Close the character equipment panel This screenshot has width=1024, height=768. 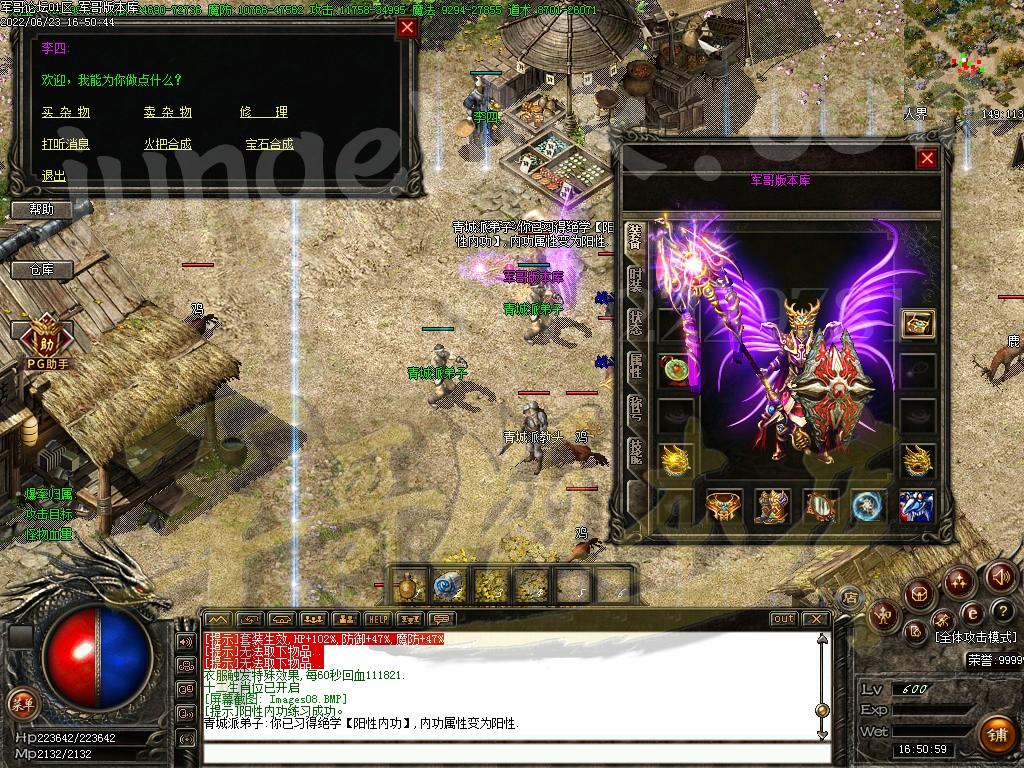(x=928, y=158)
